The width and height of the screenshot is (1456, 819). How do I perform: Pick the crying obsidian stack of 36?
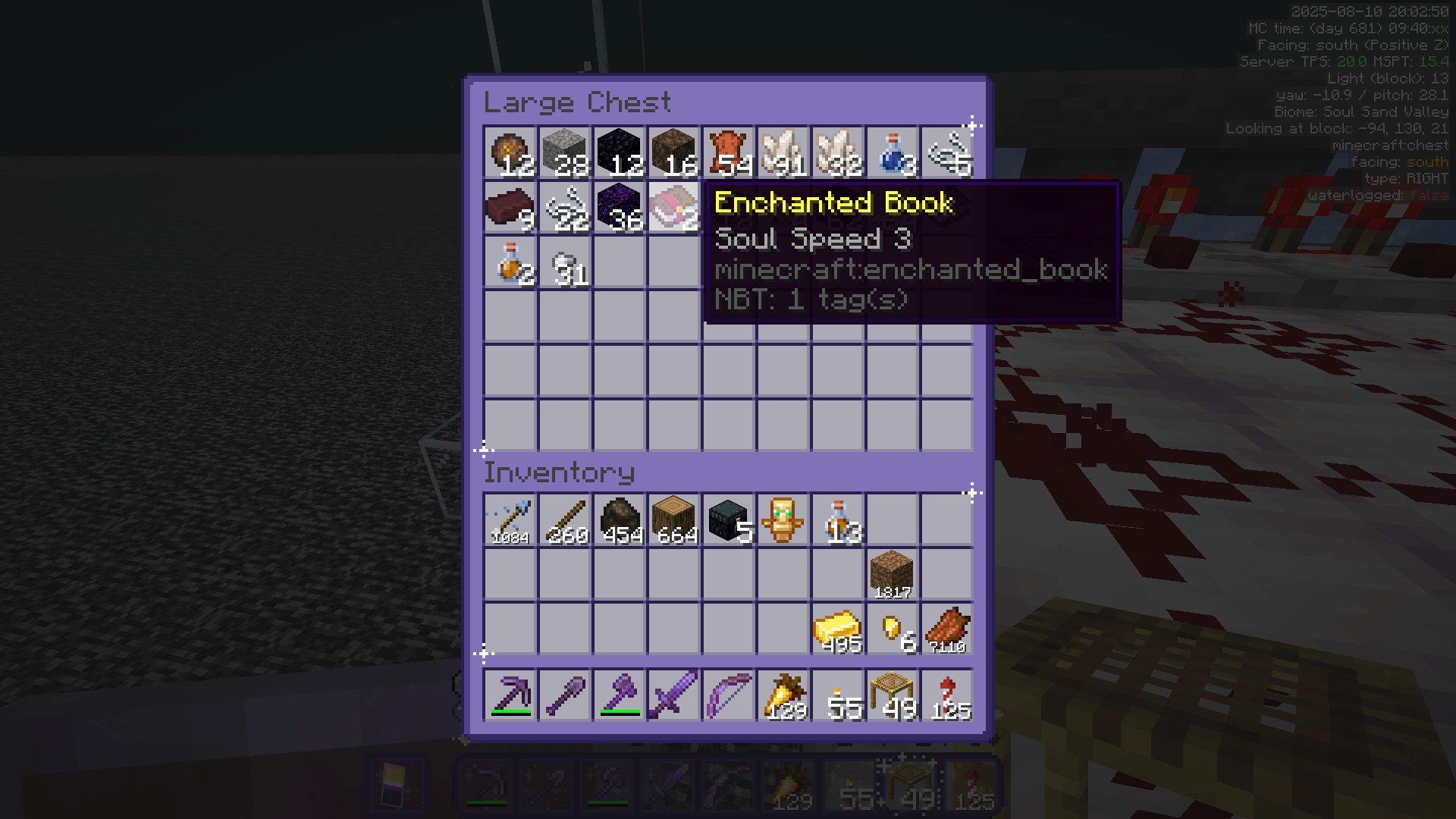click(620, 207)
